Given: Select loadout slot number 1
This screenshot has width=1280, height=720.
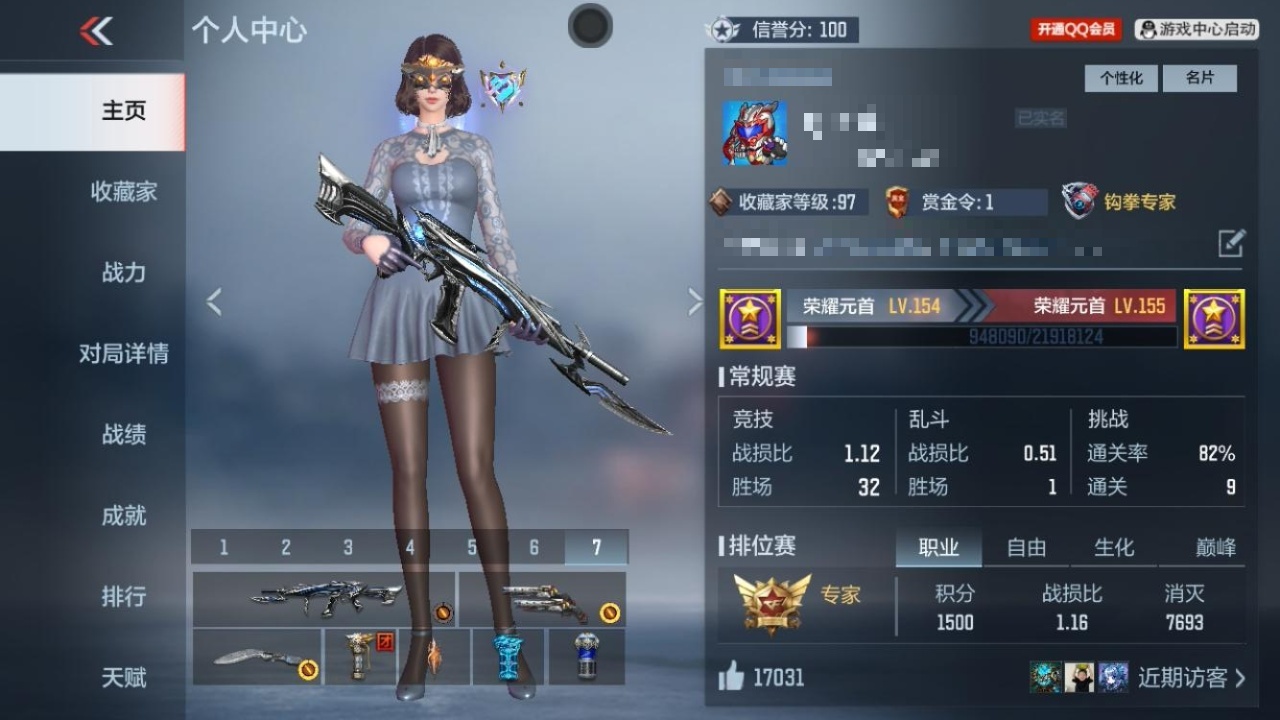Looking at the screenshot, I should (223, 547).
